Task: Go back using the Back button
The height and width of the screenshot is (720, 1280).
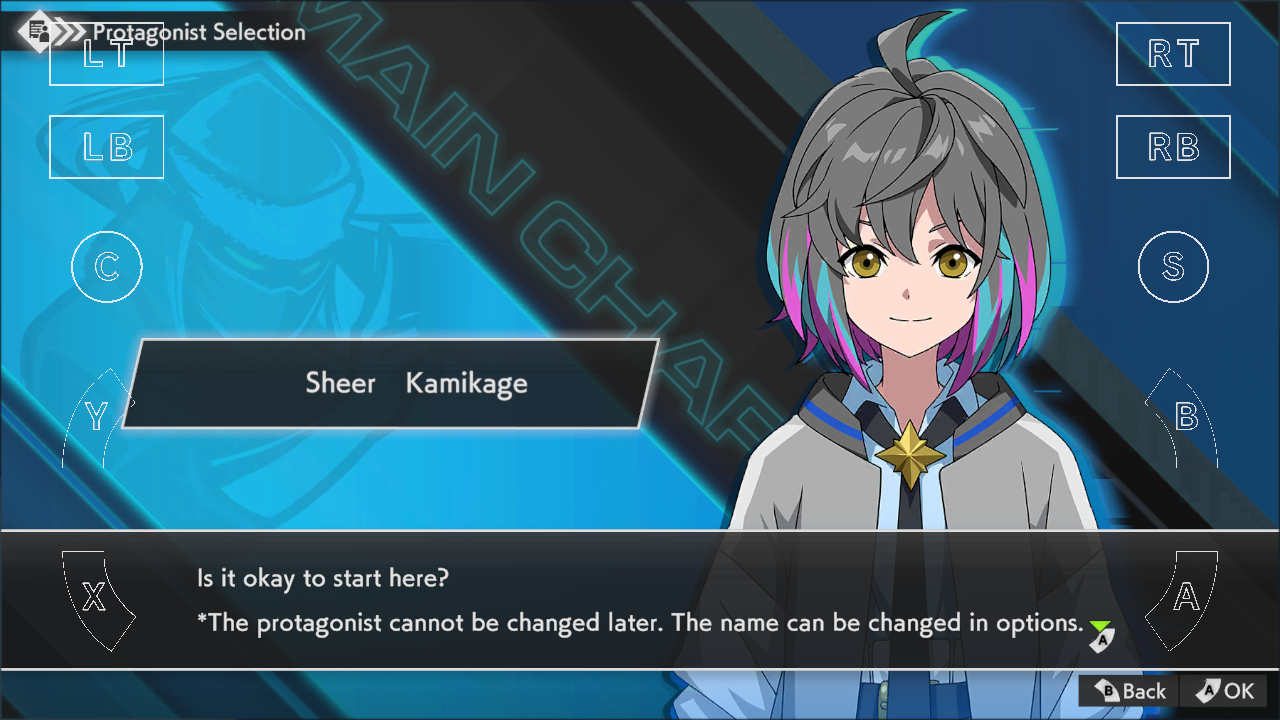Action: pyautogui.click(x=1129, y=691)
